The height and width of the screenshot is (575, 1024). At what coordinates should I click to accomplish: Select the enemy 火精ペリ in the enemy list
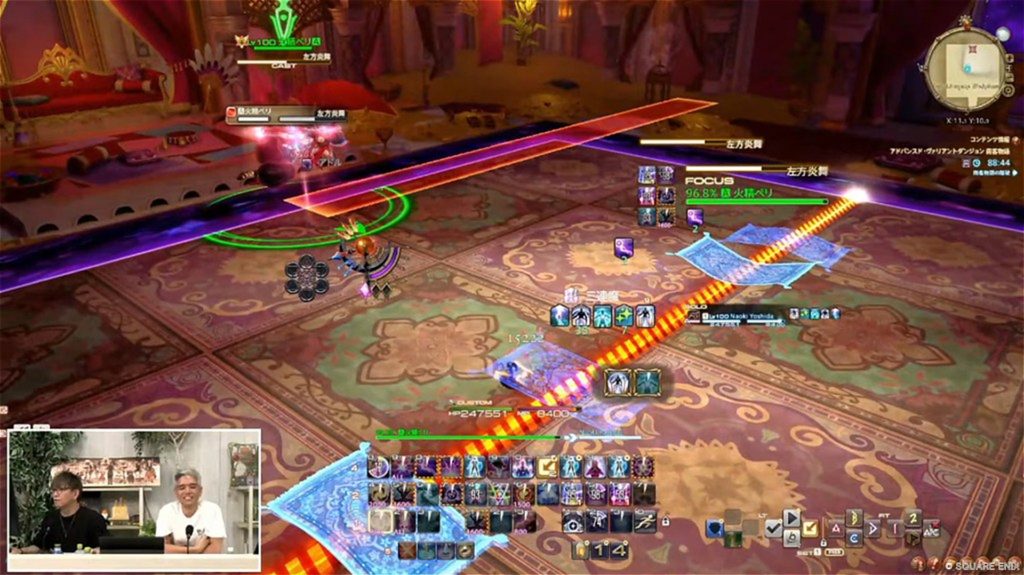point(263,114)
